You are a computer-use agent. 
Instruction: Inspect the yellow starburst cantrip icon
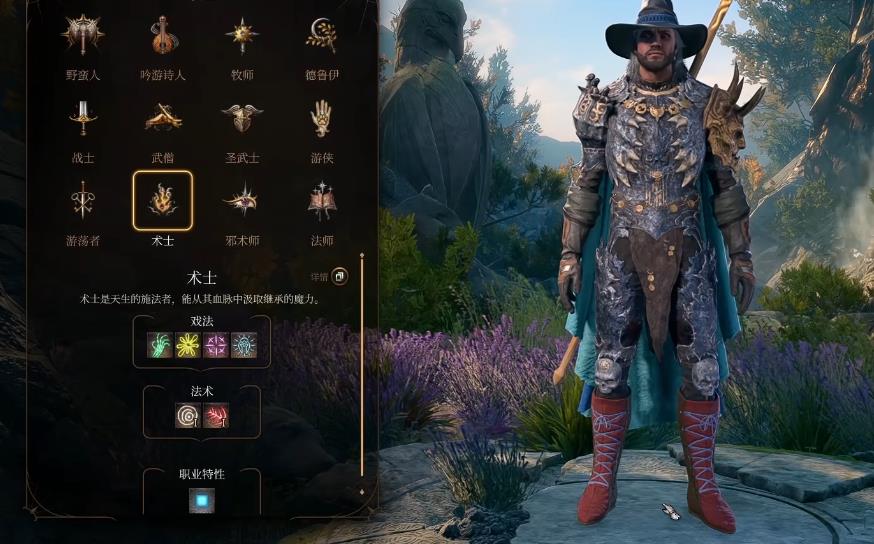[188, 345]
